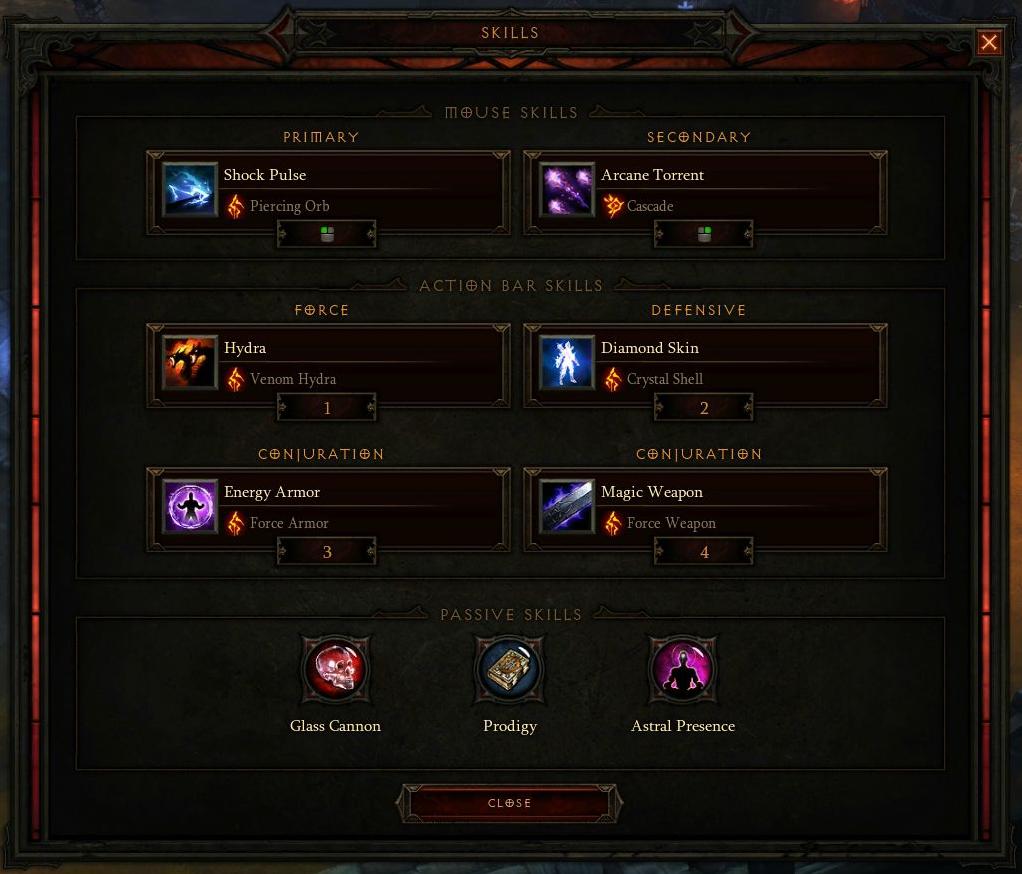Screen dimensions: 1022x874
Task: Choose the Arcane Torrent secondary skill
Action: [704, 189]
